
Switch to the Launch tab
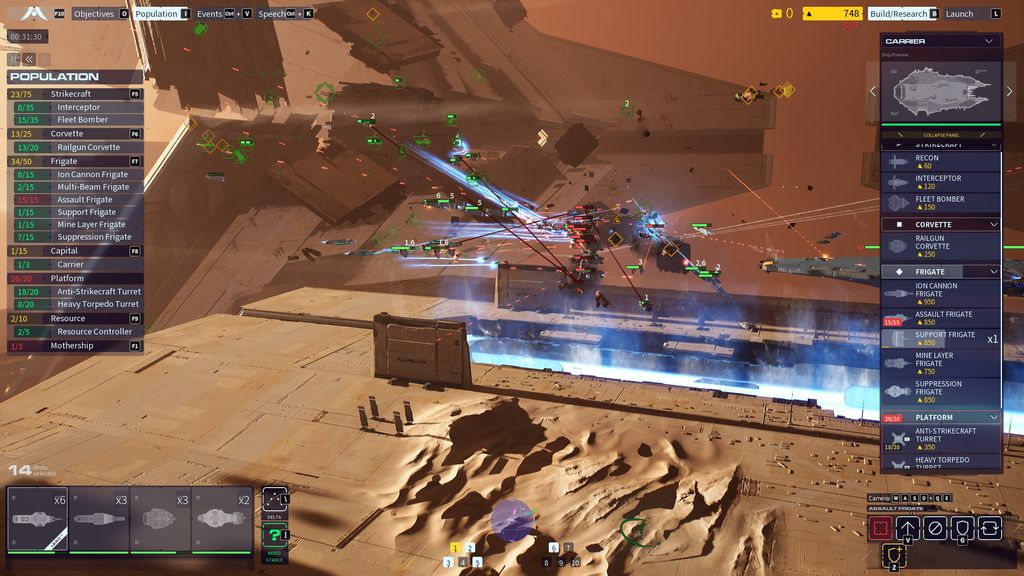click(959, 14)
